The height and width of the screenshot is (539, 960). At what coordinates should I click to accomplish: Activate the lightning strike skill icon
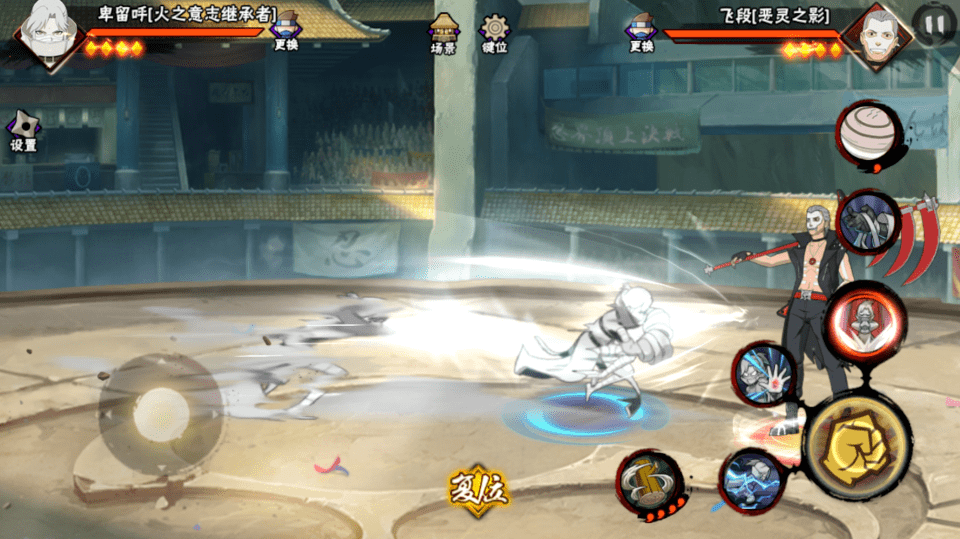750,480
